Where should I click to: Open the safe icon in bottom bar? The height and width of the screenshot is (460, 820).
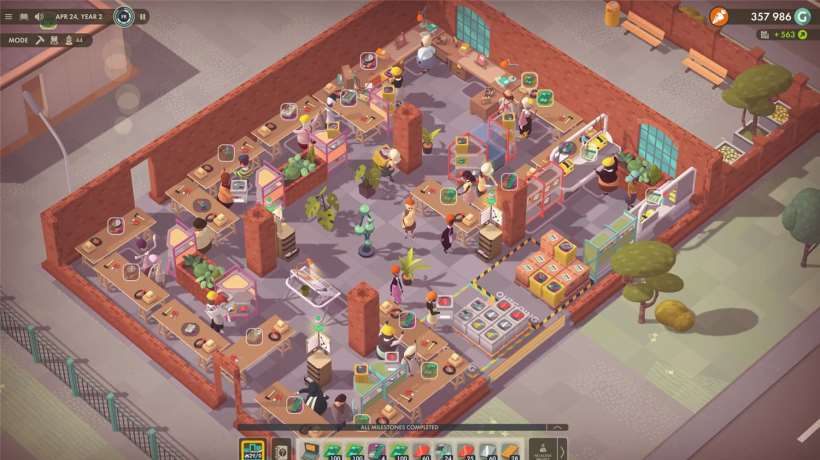(281, 450)
